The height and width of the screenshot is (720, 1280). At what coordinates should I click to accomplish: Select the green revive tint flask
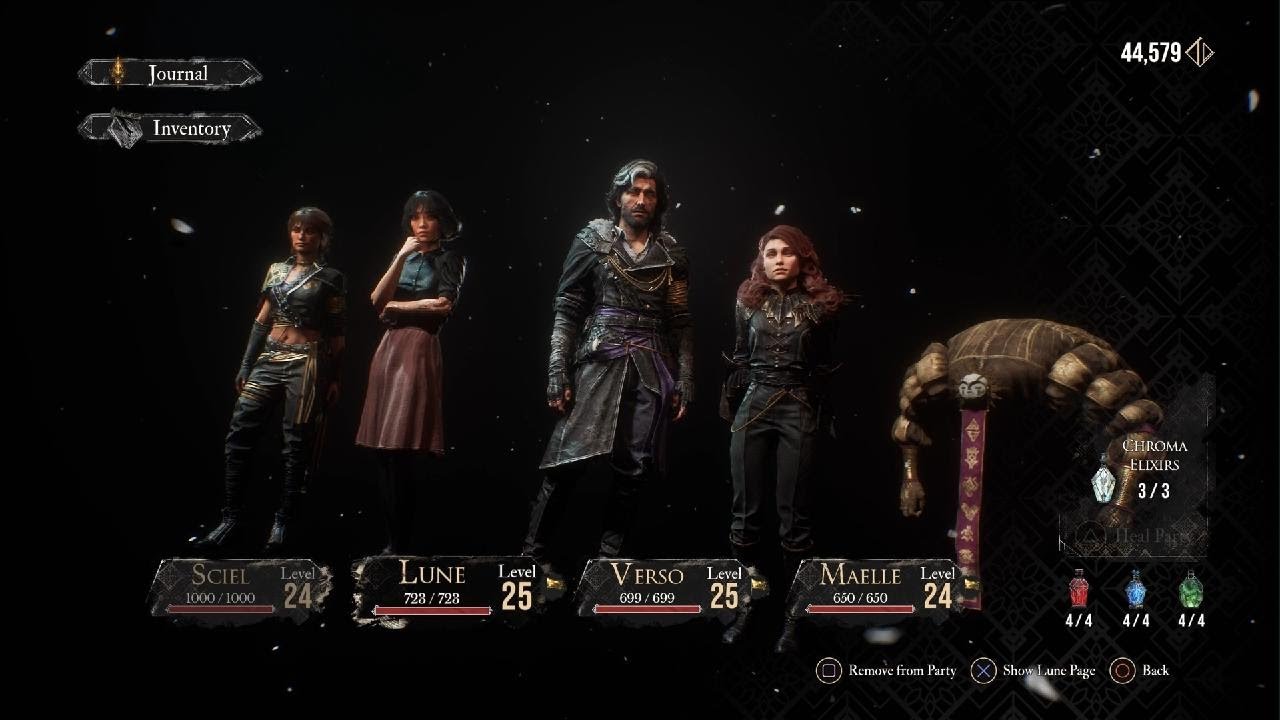point(1191,590)
